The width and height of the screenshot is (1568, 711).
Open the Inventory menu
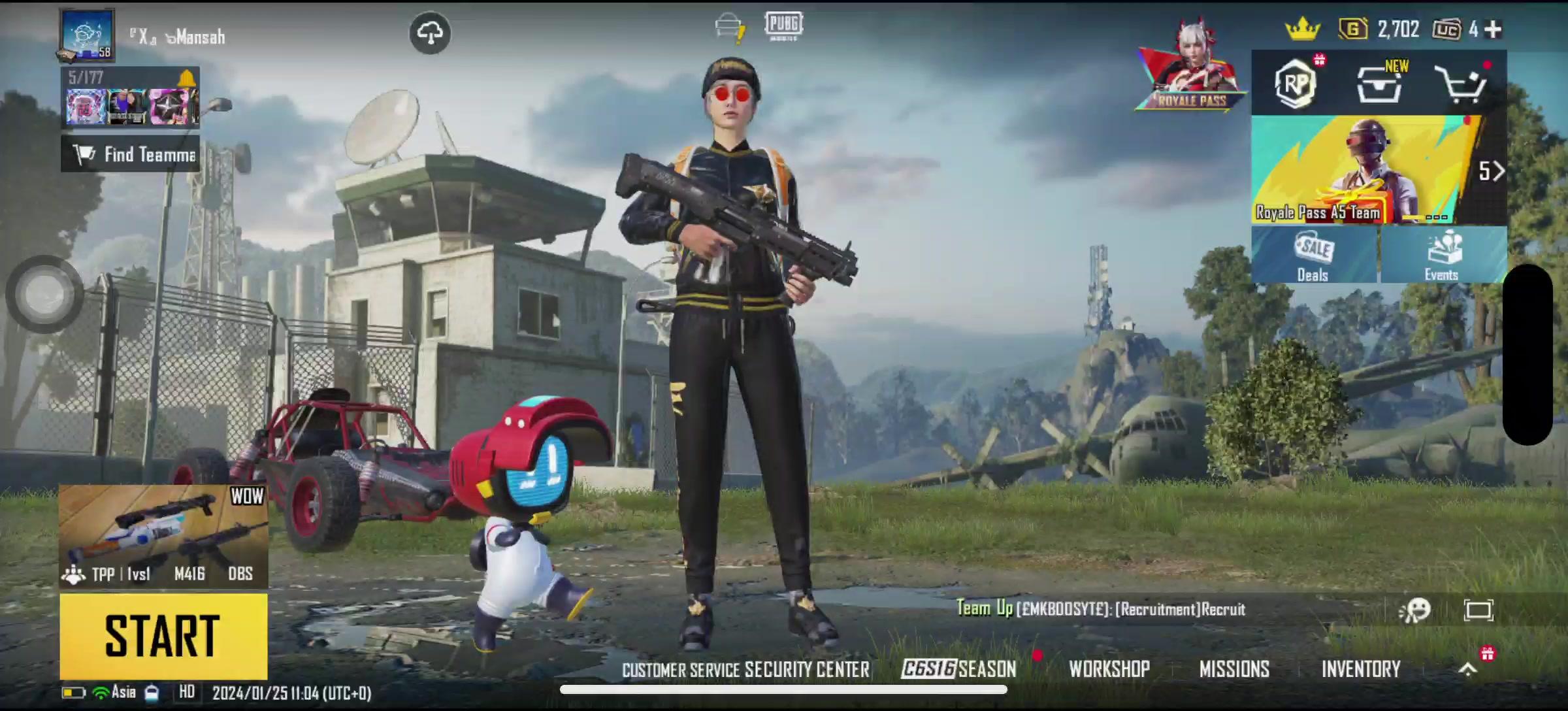[1361, 669]
